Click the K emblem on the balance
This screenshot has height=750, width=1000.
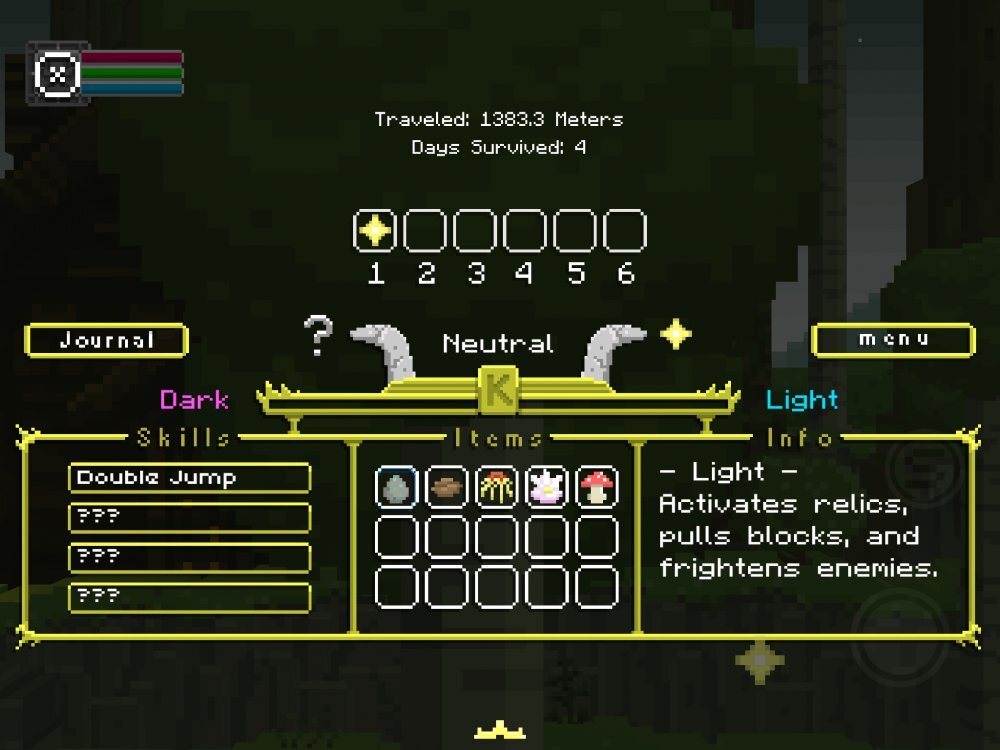[498, 390]
